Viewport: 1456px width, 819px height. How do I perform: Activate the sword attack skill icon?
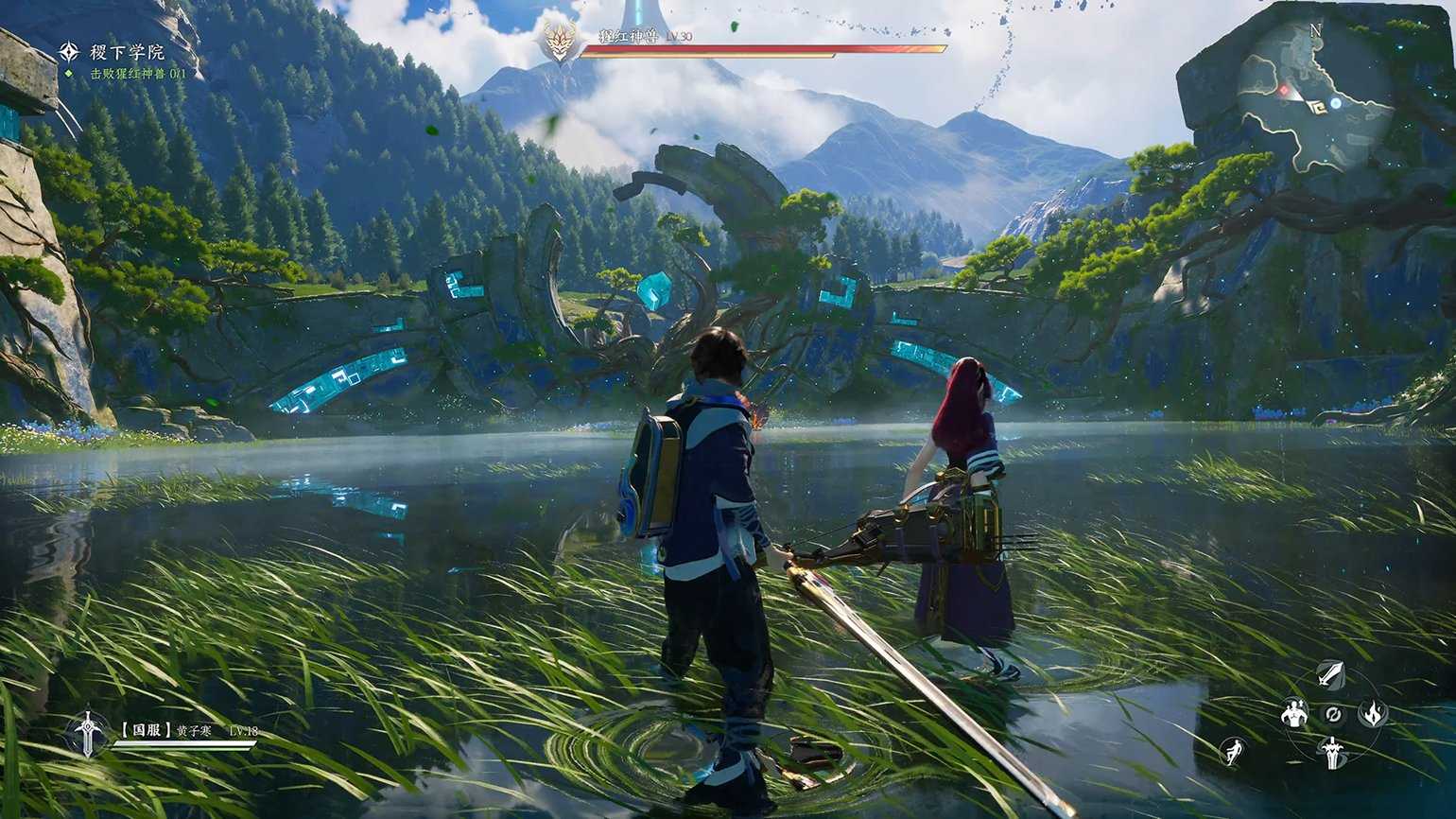1331,674
